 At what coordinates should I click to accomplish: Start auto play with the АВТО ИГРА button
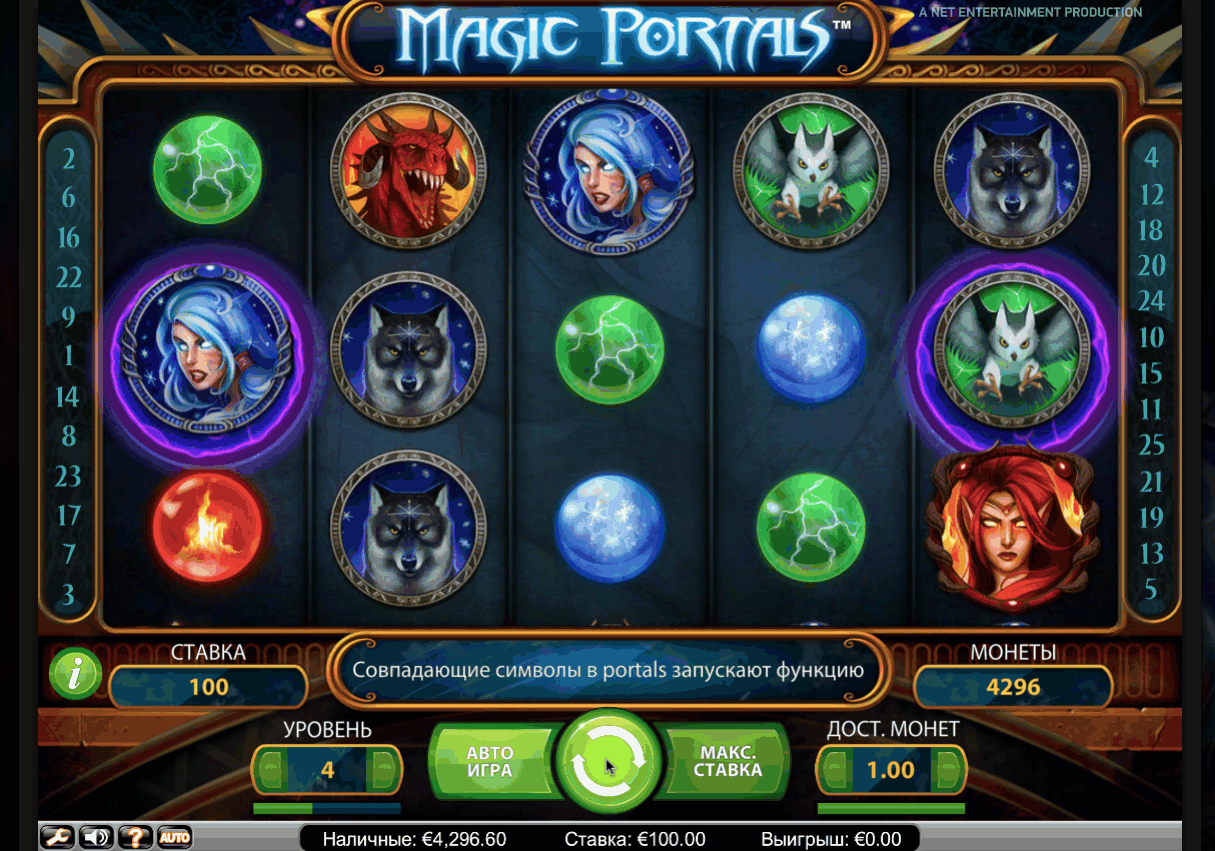tap(490, 763)
